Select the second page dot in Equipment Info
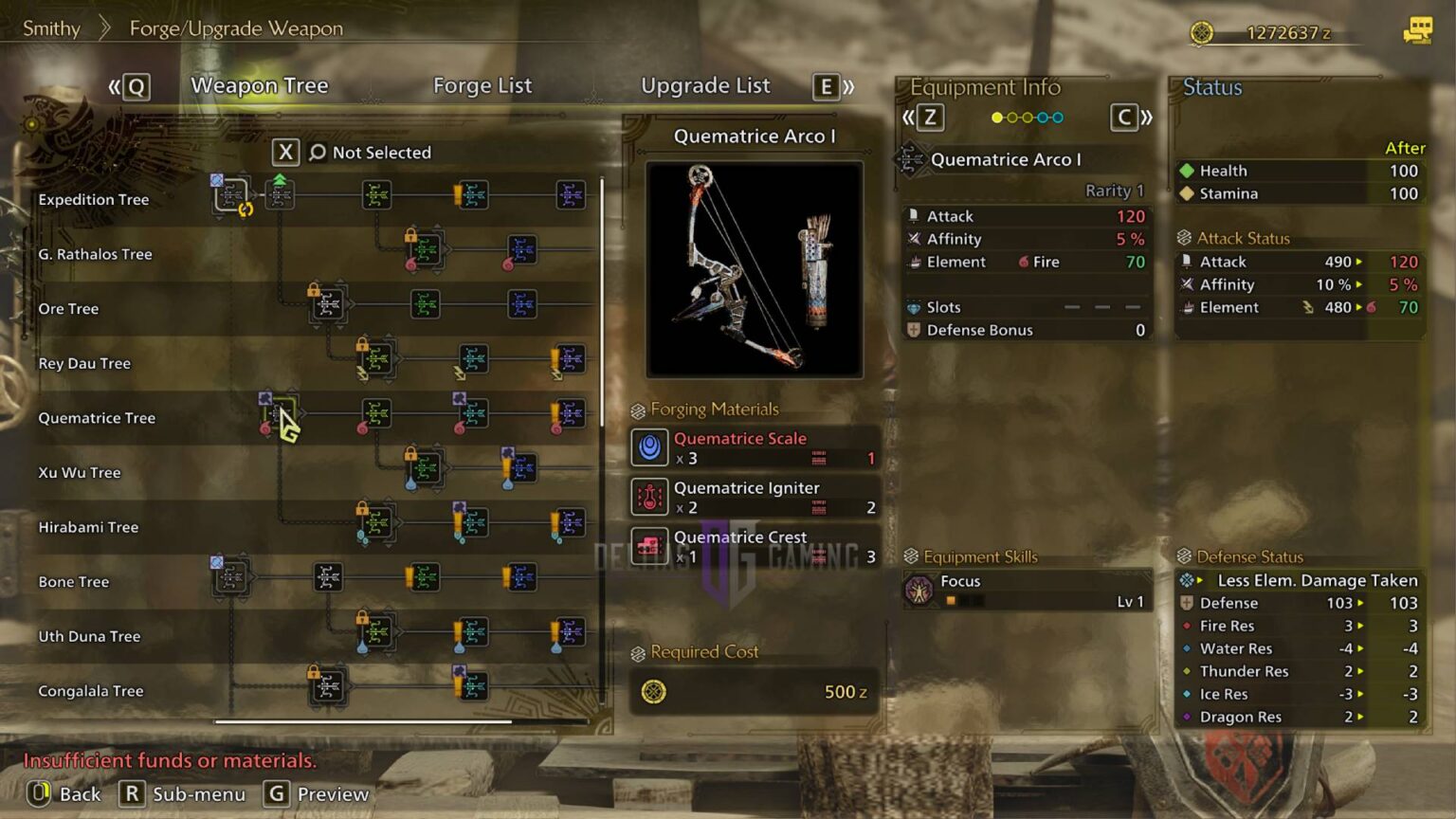The height and width of the screenshot is (819, 1456). coord(1014,117)
